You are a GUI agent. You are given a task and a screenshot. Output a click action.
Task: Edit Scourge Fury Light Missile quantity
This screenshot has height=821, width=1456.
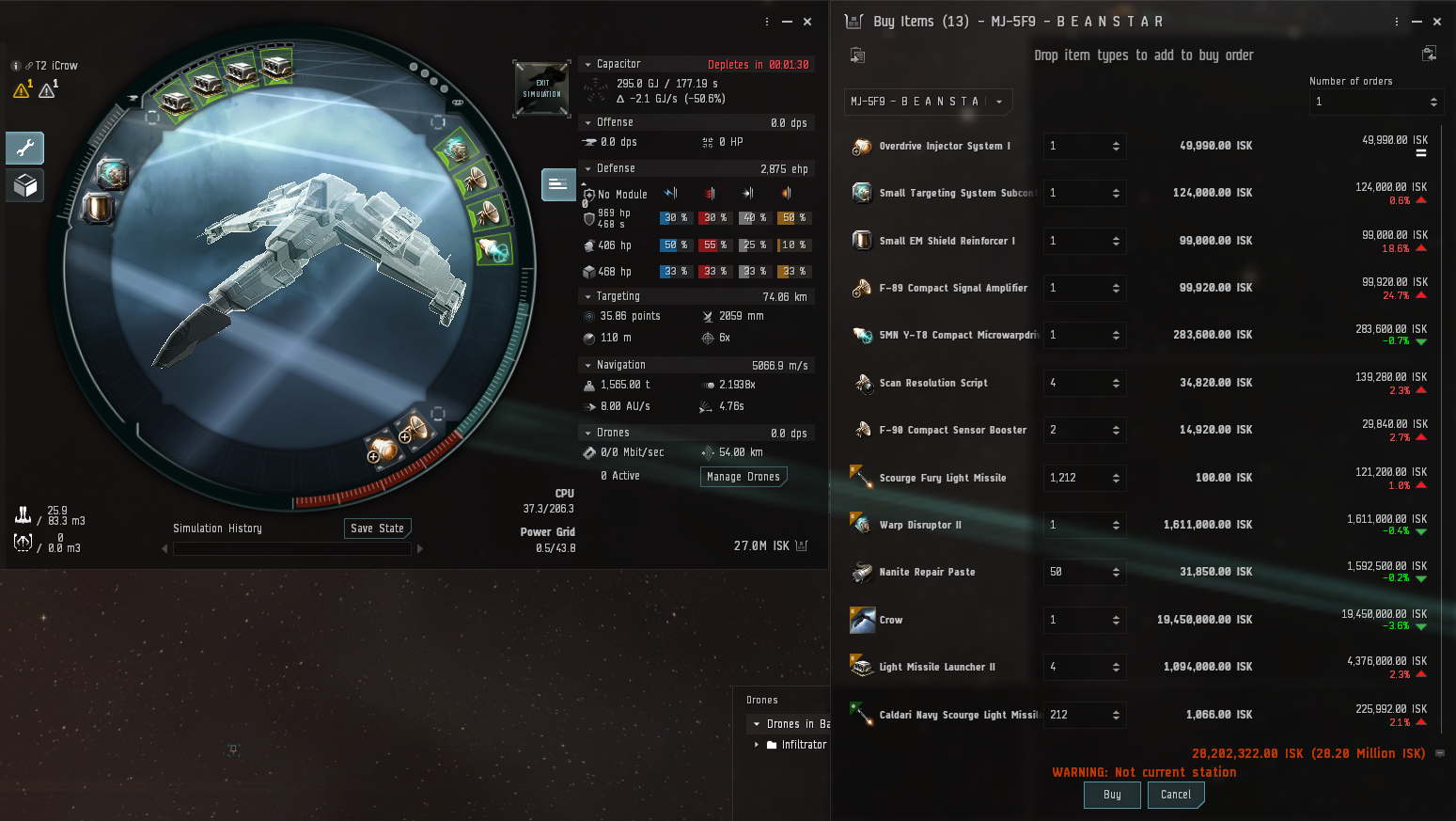tap(1076, 478)
